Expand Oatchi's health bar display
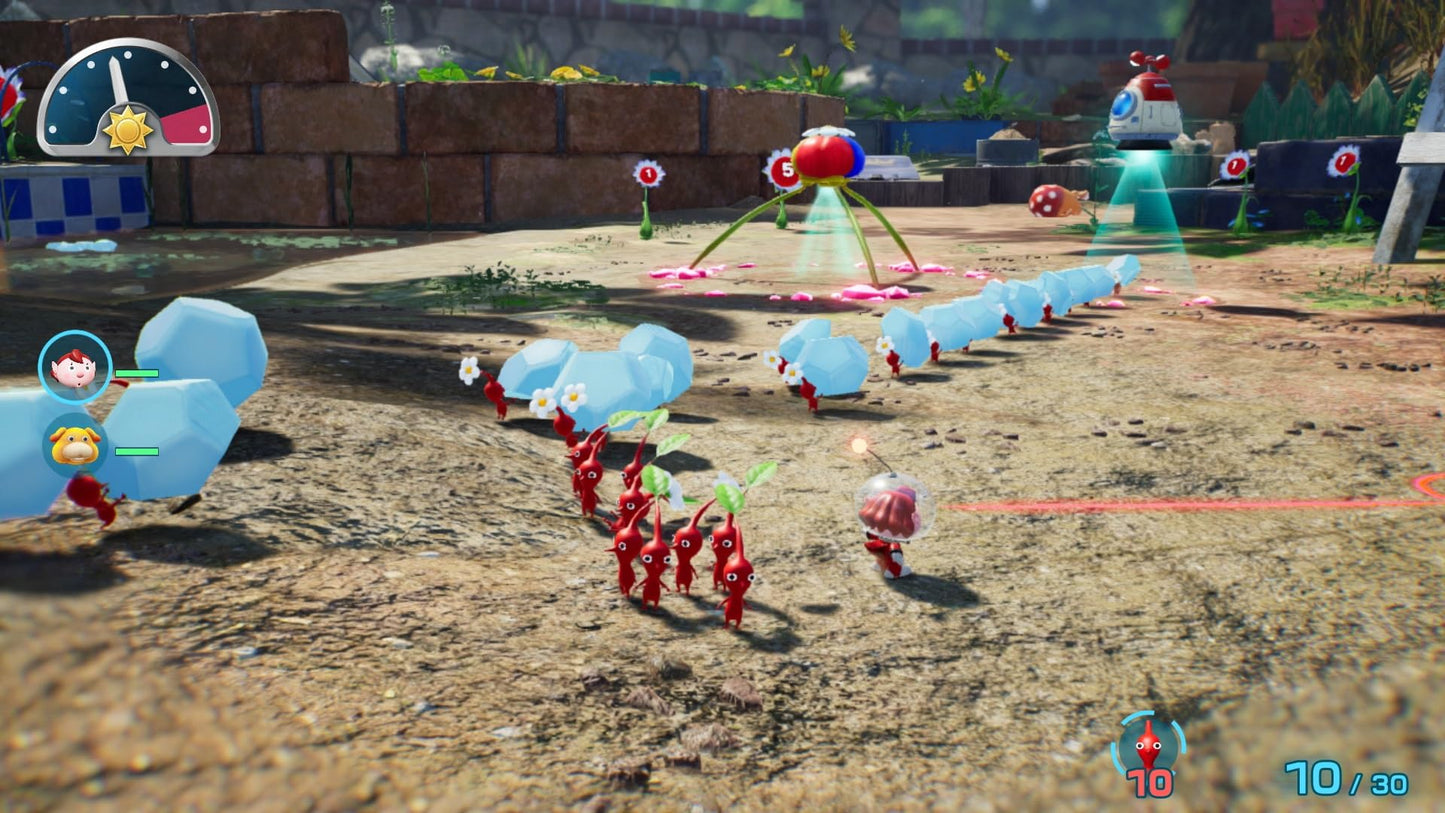This screenshot has width=1445, height=813. (138, 451)
